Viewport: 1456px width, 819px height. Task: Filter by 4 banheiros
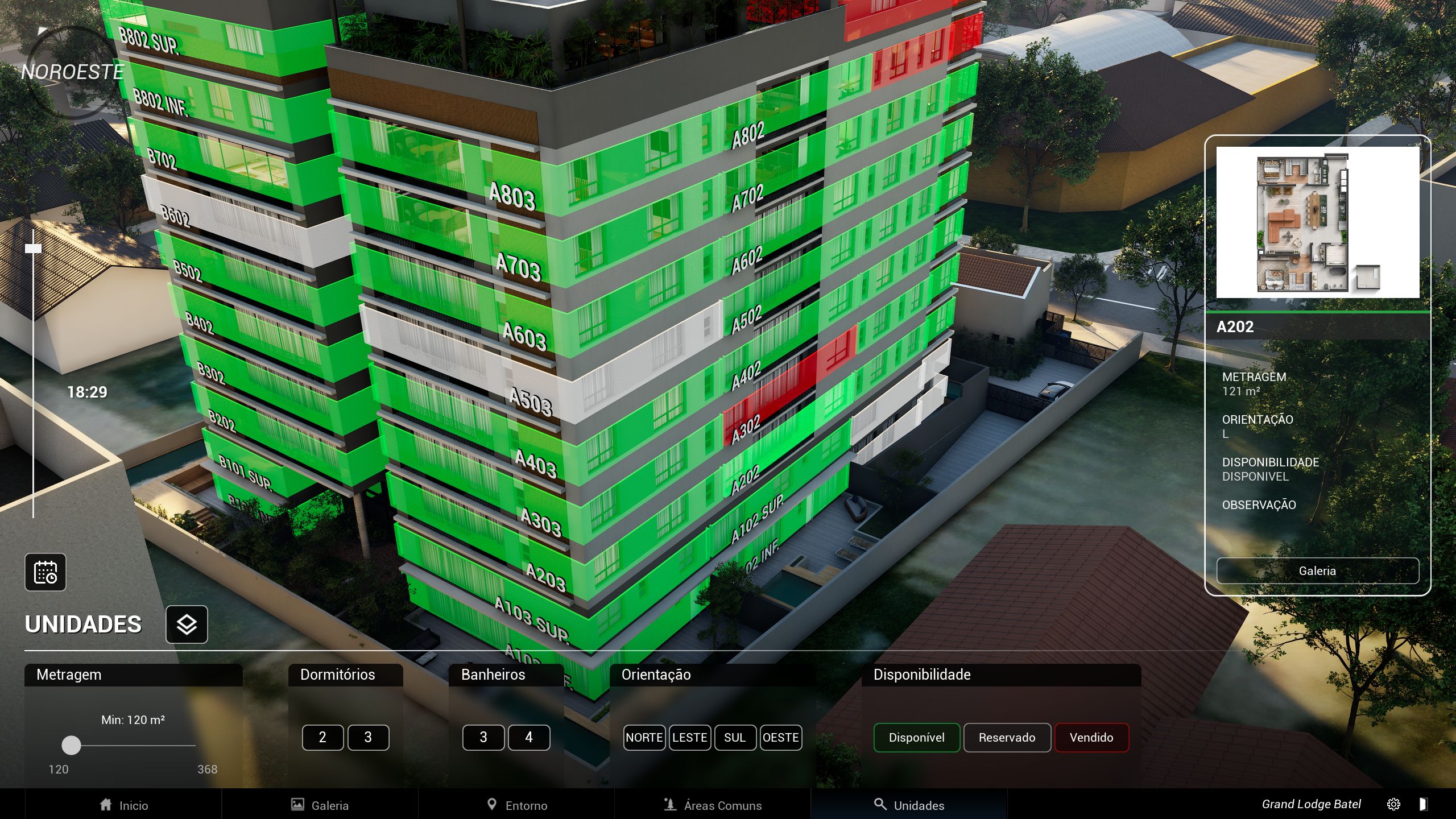[529, 738]
